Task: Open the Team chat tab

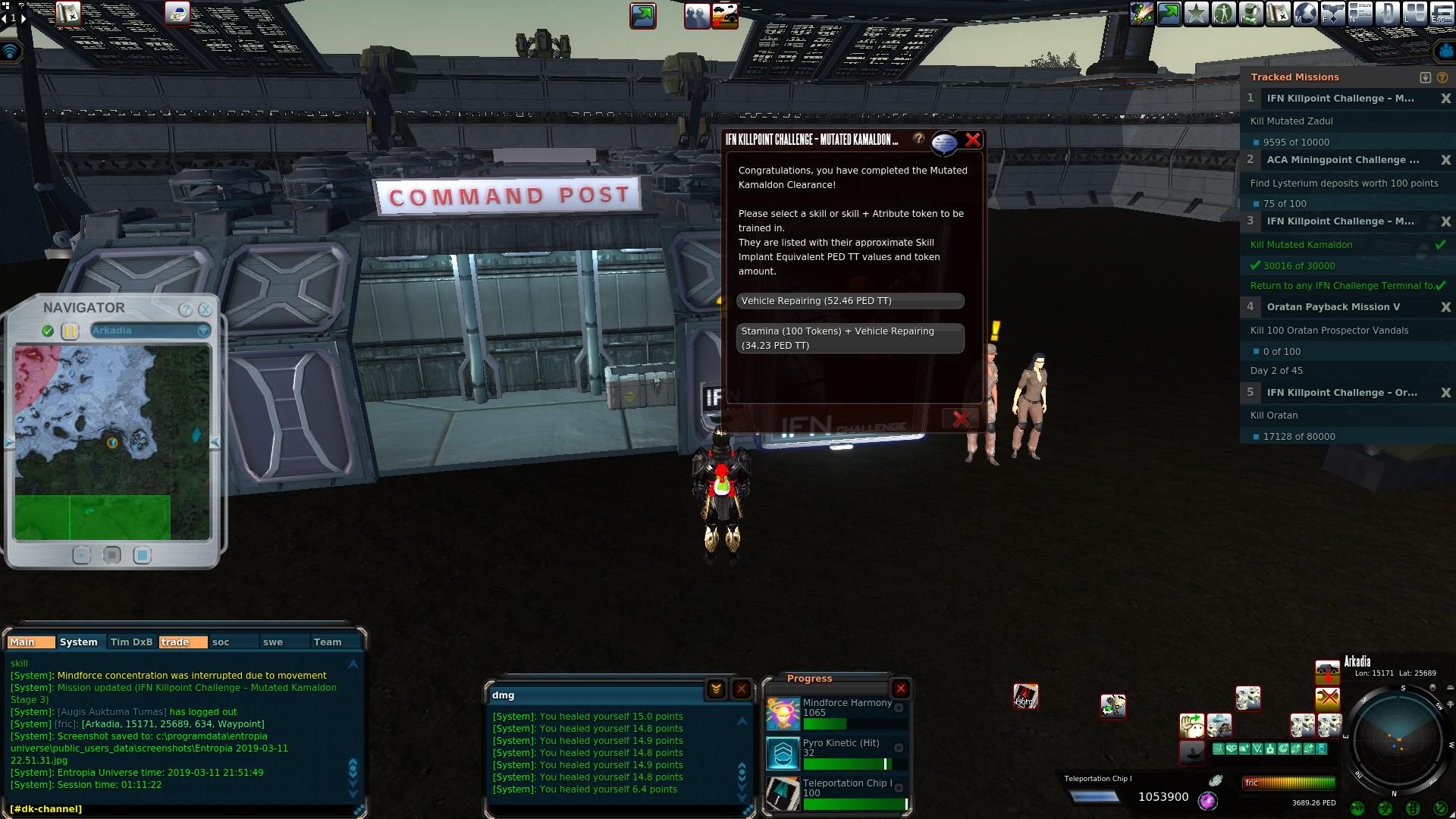Action: 328,642
